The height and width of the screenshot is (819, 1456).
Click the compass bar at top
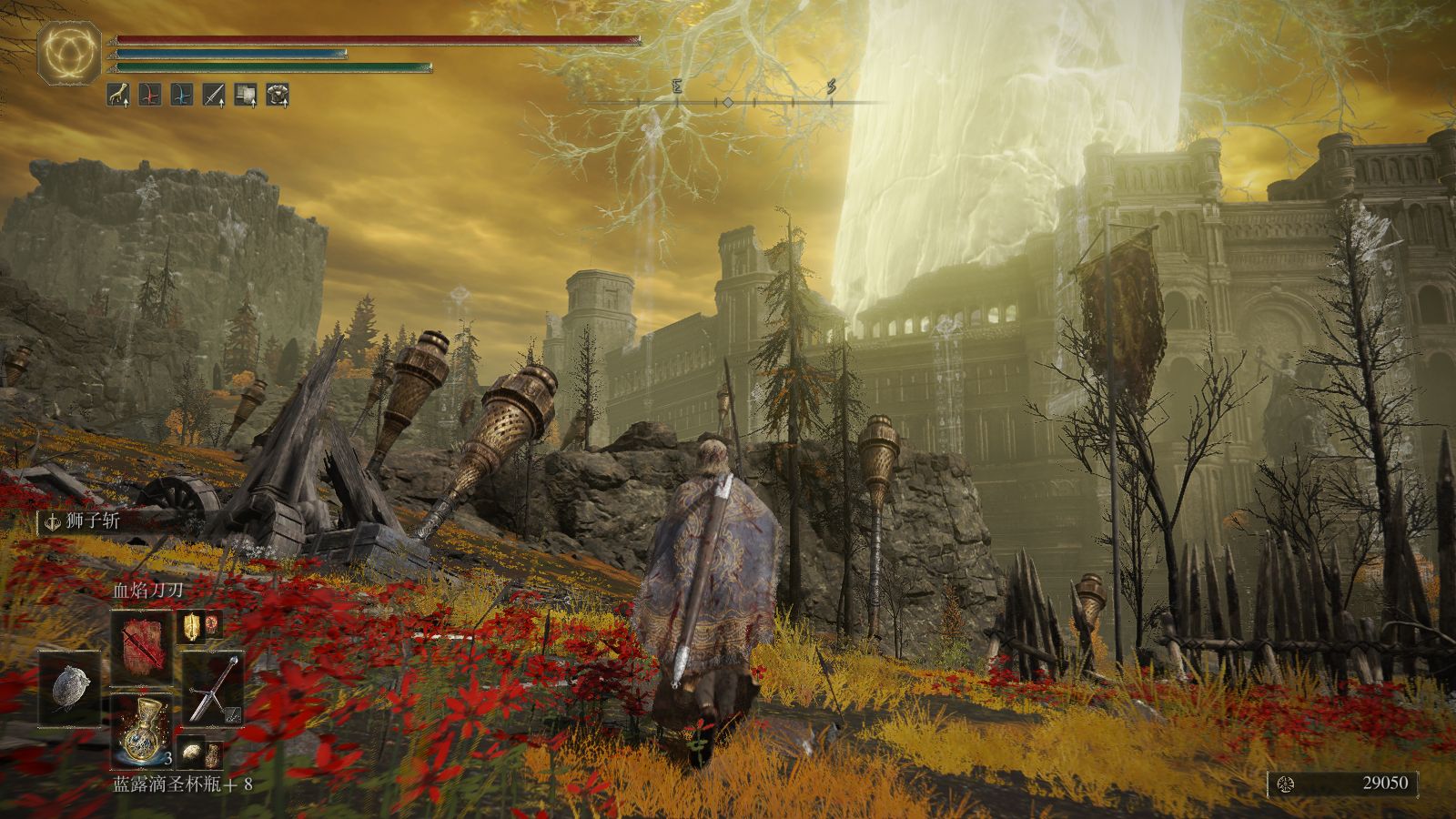tap(728, 102)
